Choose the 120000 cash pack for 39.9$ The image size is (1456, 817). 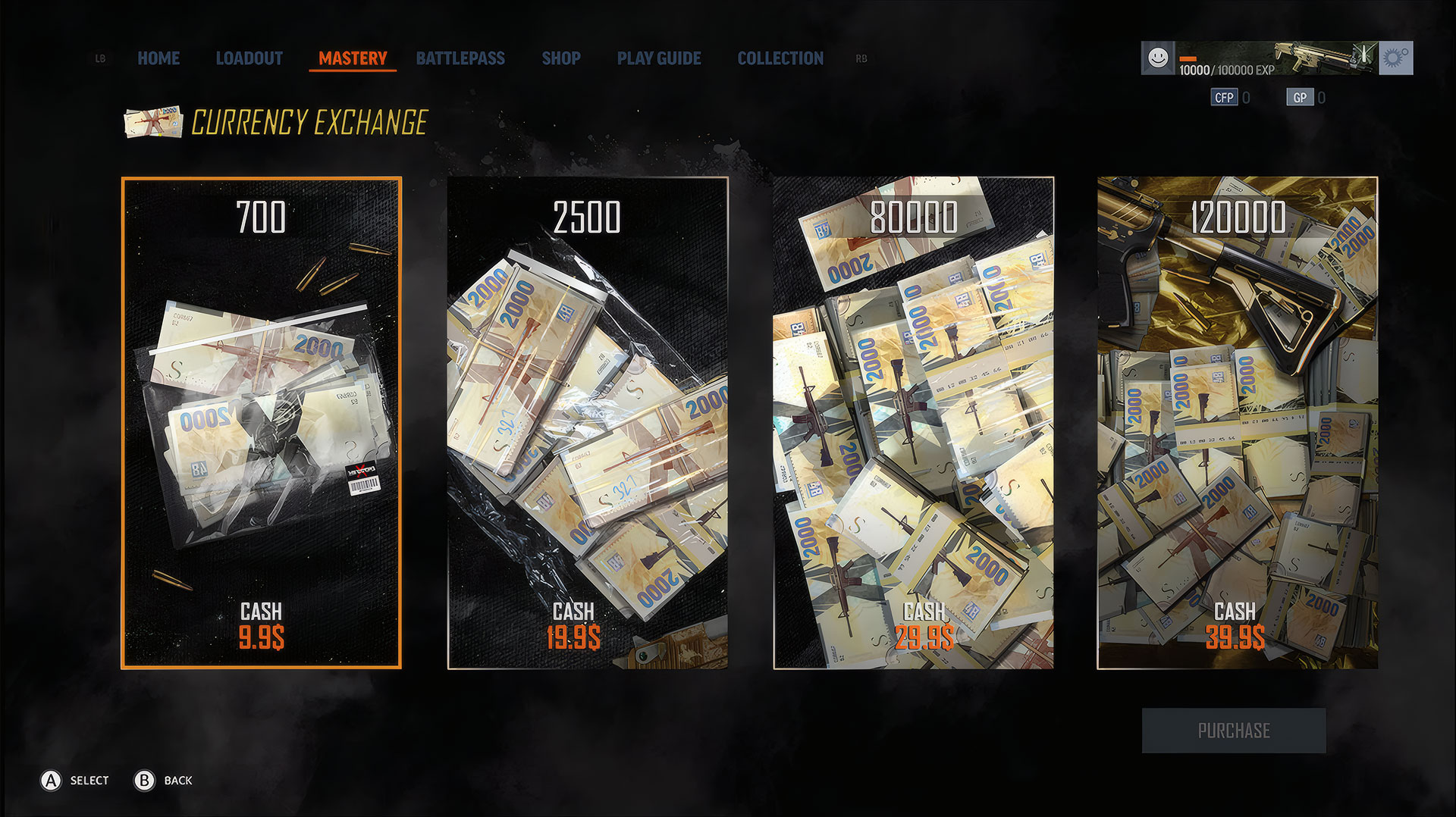pyautogui.click(x=1238, y=423)
